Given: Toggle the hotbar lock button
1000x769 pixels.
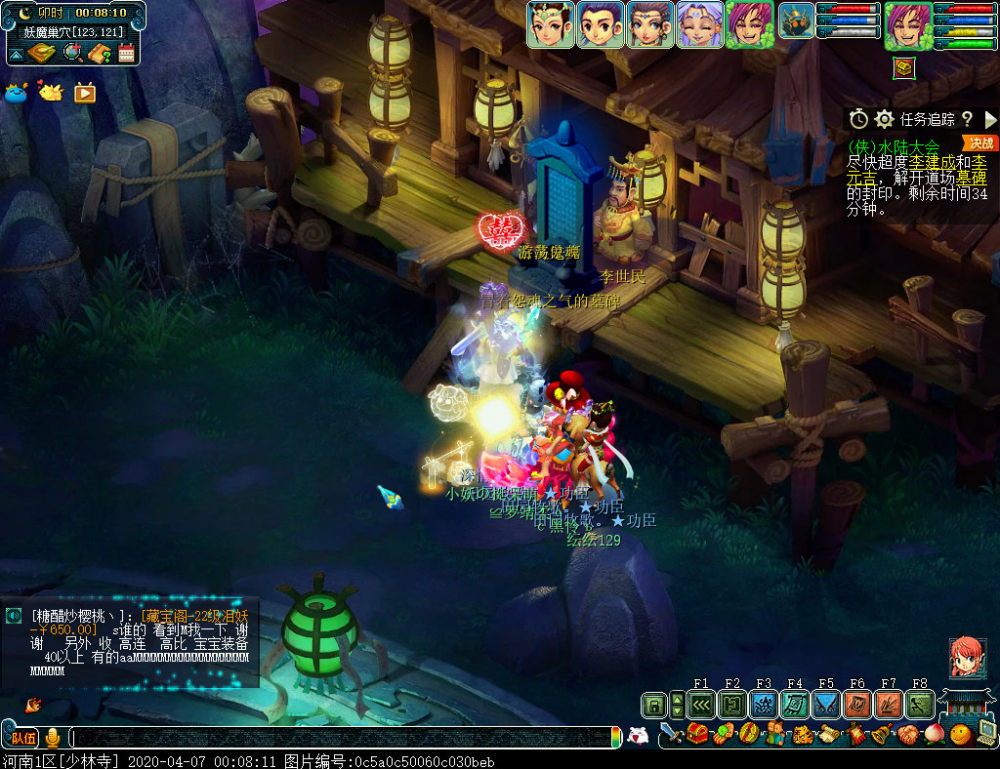Looking at the screenshot, I should coord(653,705).
